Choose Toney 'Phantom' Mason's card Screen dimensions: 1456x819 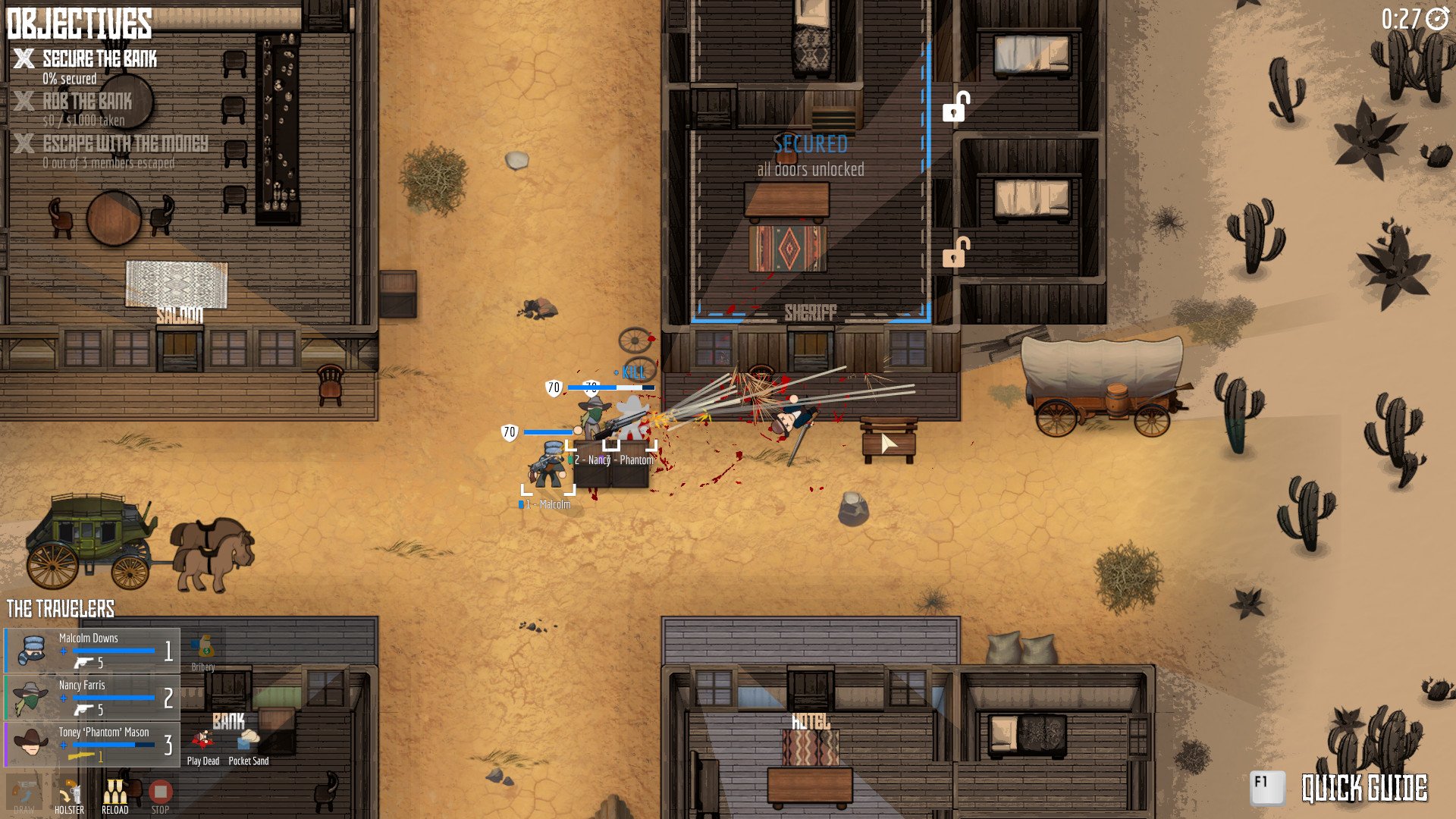(92, 744)
